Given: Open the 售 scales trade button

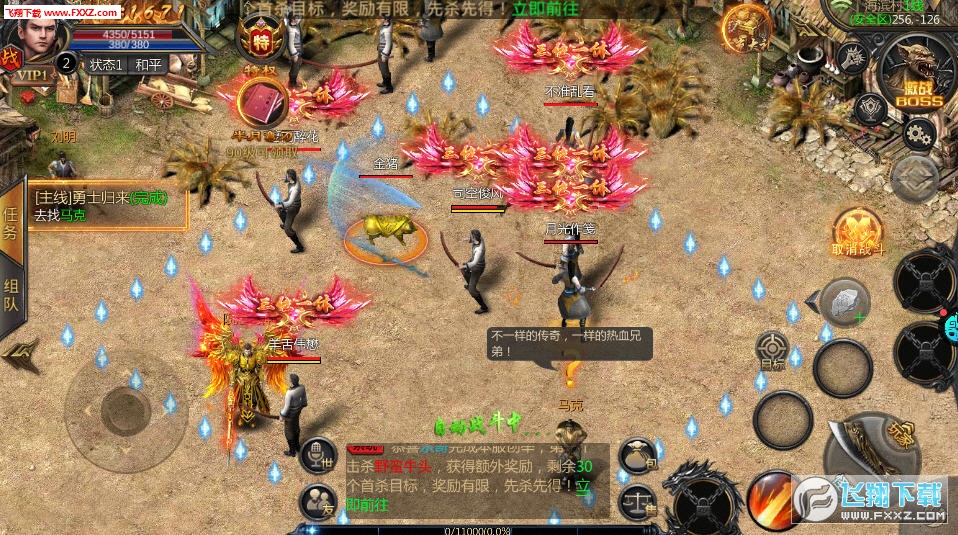Looking at the screenshot, I should point(636,498).
